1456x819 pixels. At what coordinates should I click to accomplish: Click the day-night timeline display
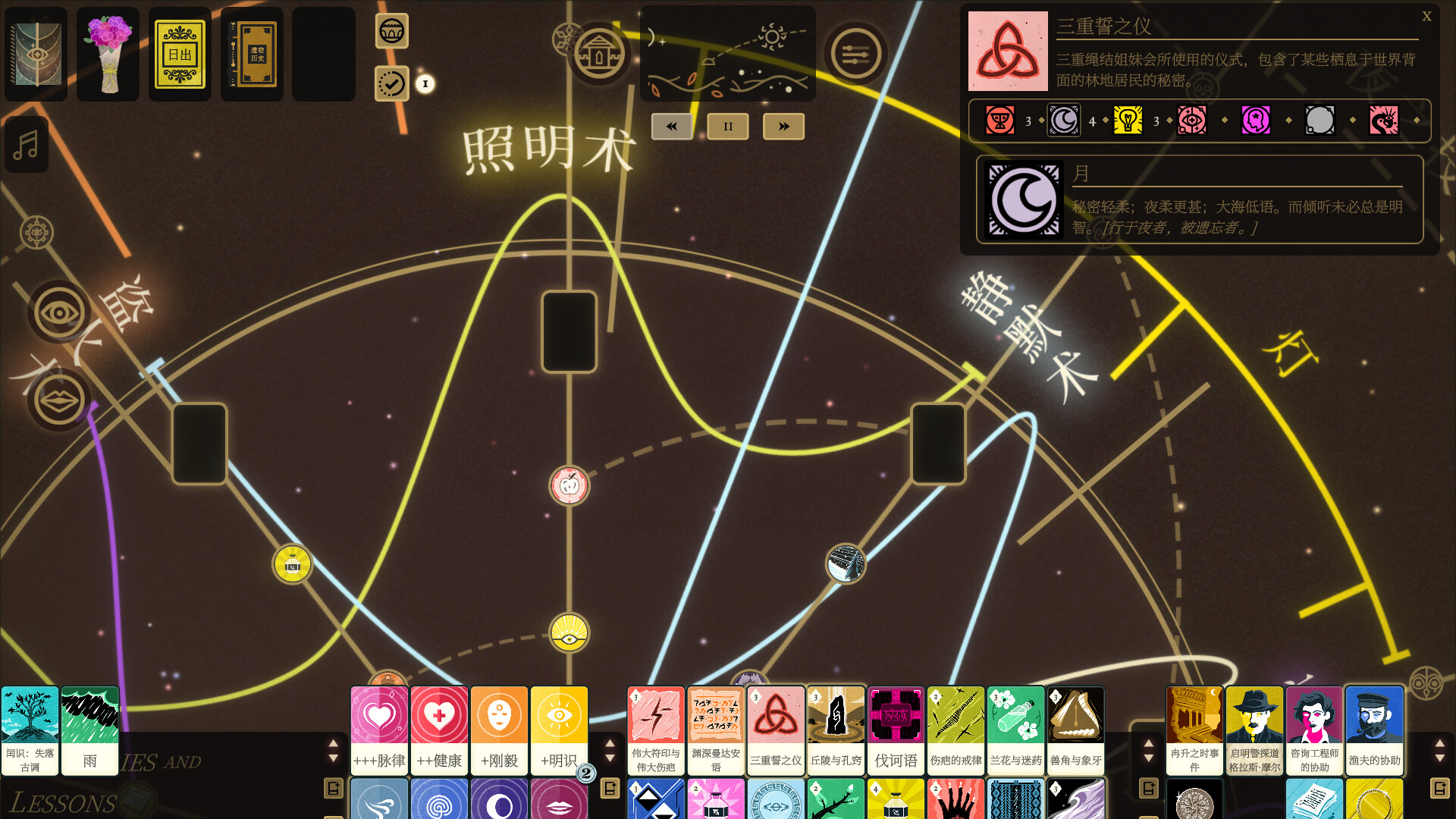point(727,53)
